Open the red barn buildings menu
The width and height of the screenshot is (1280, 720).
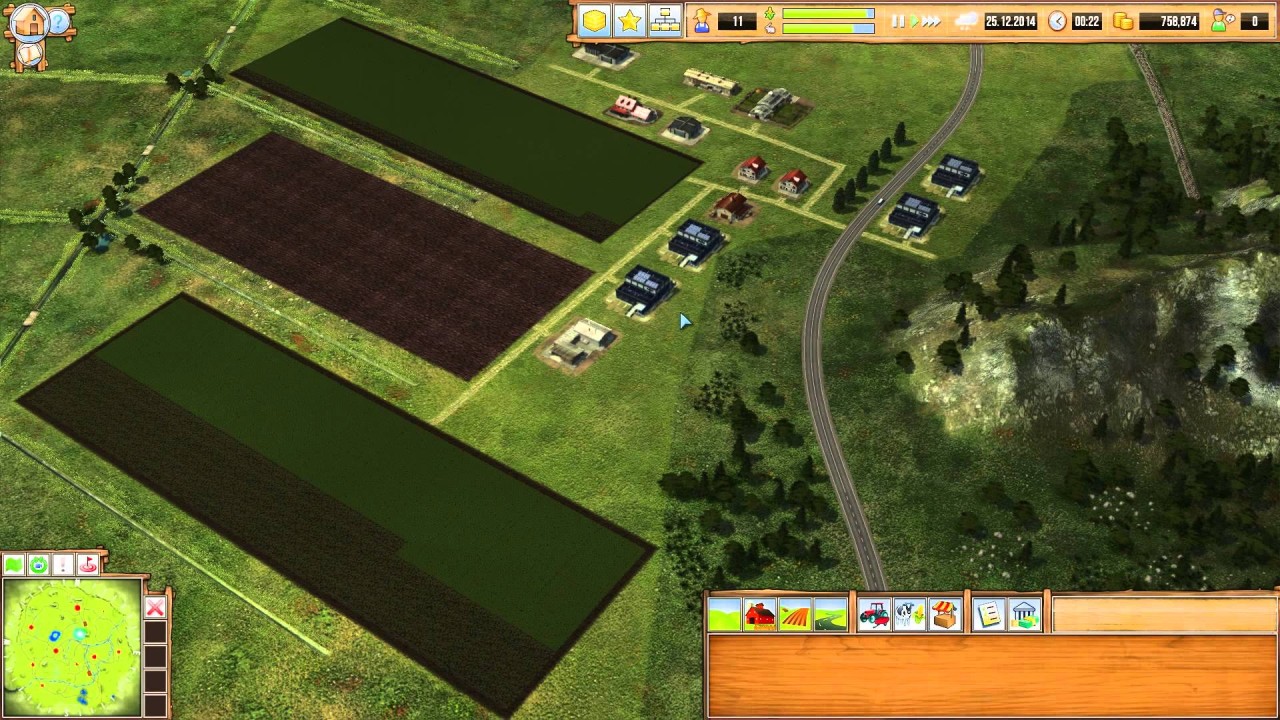pyautogui.click(x=760, y=615)
